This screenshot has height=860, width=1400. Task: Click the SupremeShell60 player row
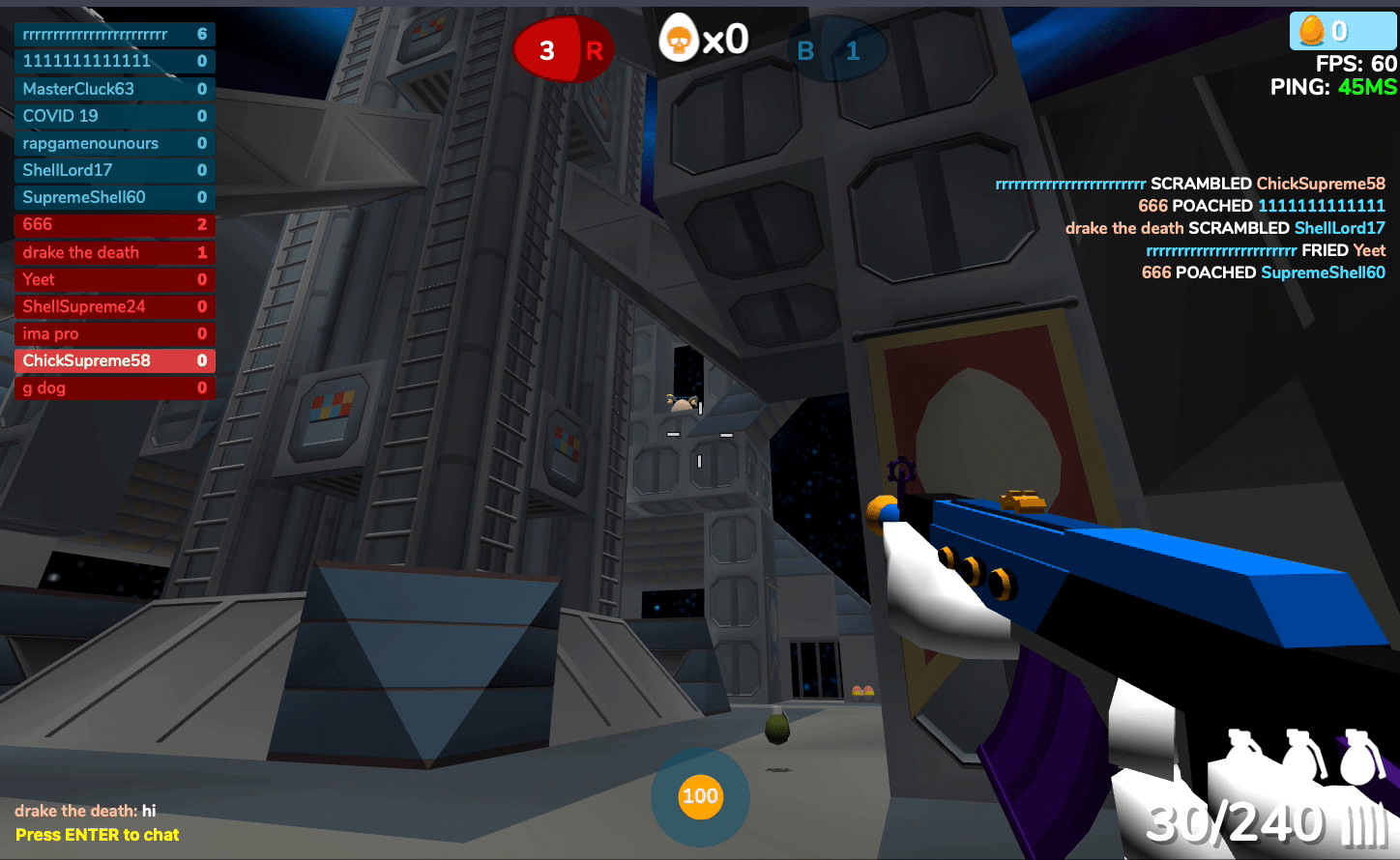pyautogui.click(x=114, y=197)
